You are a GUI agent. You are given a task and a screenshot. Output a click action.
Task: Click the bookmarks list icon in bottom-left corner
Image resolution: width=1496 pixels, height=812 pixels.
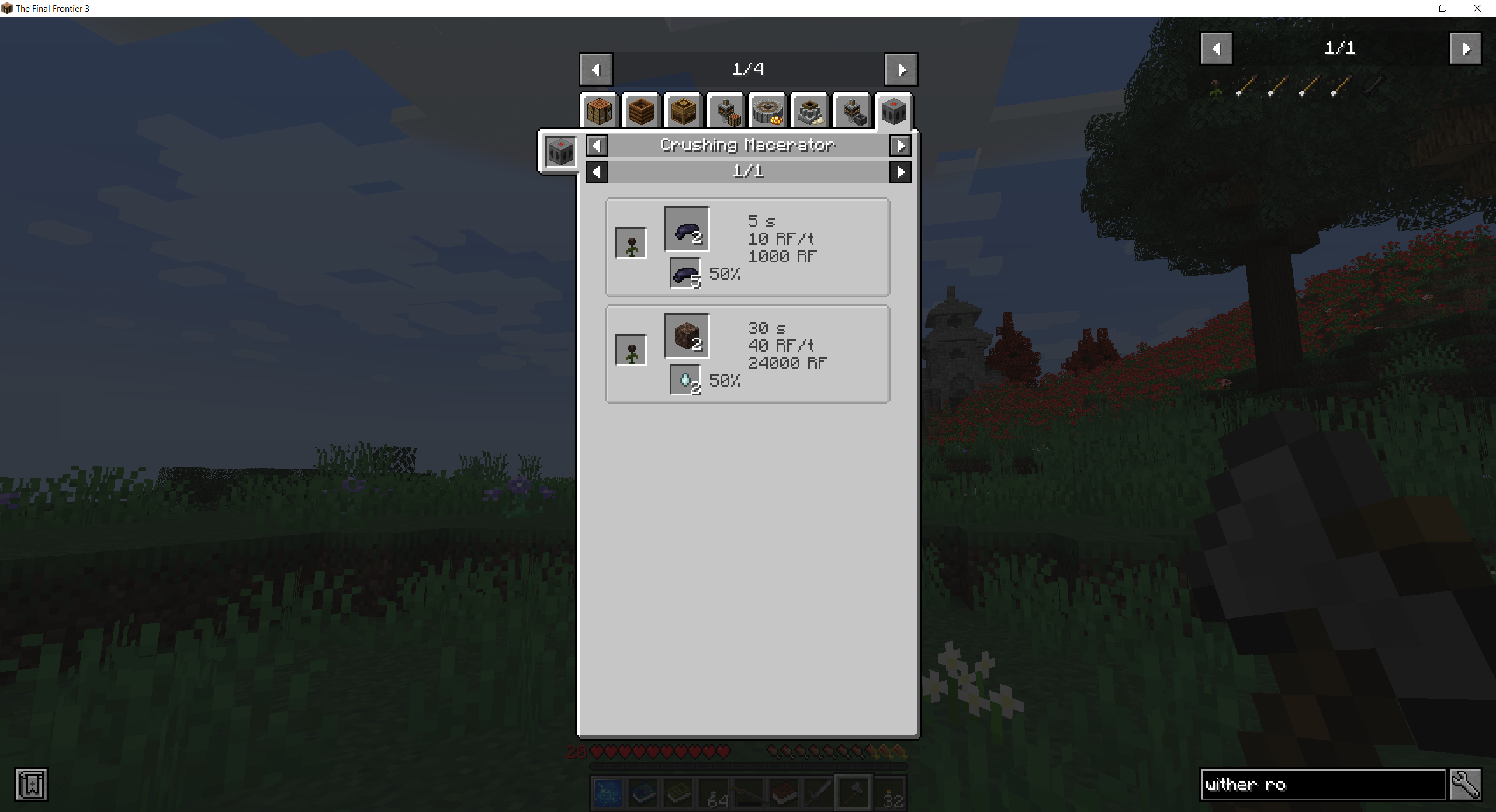[32, 786]
